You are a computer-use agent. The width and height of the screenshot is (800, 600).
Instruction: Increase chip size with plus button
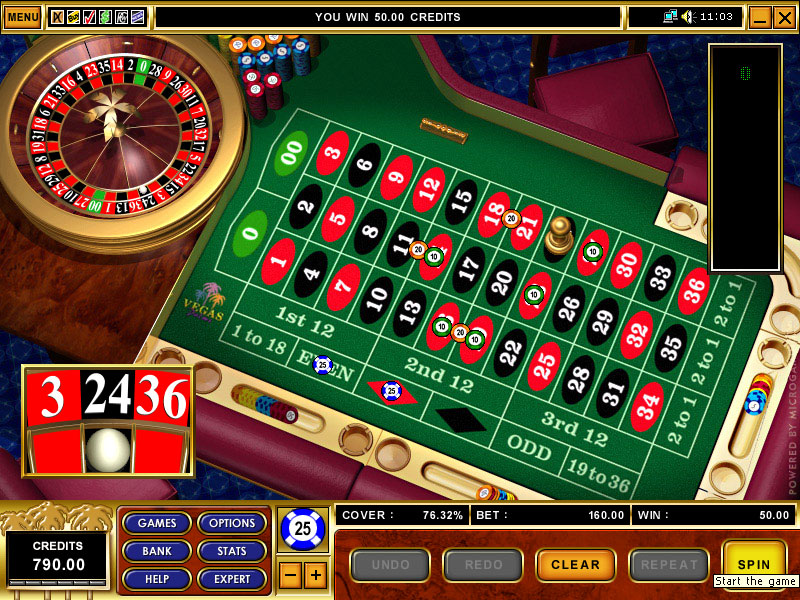(x=315, y=575)
